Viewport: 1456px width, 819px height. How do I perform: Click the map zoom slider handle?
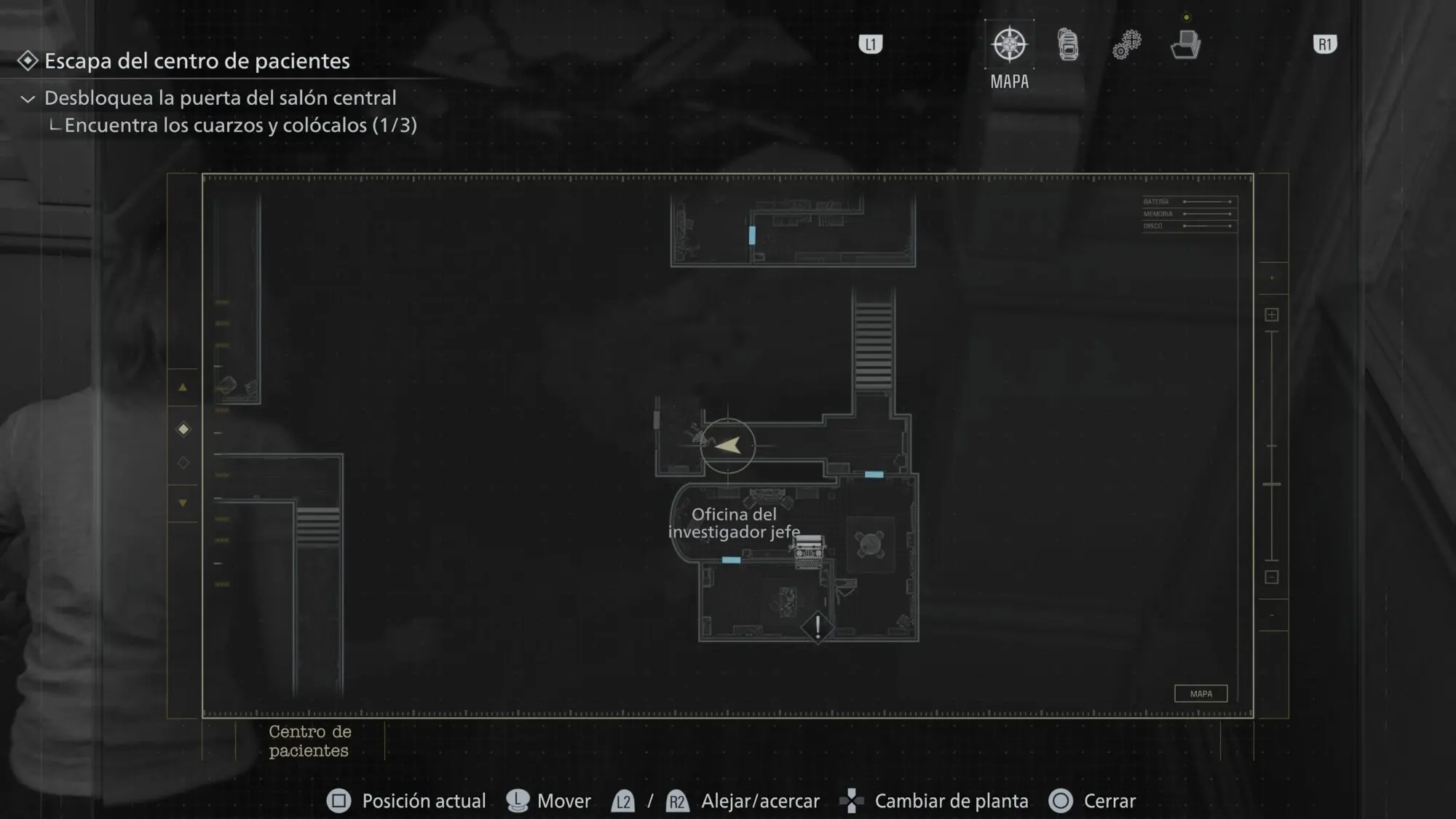tap(1272, 484)
